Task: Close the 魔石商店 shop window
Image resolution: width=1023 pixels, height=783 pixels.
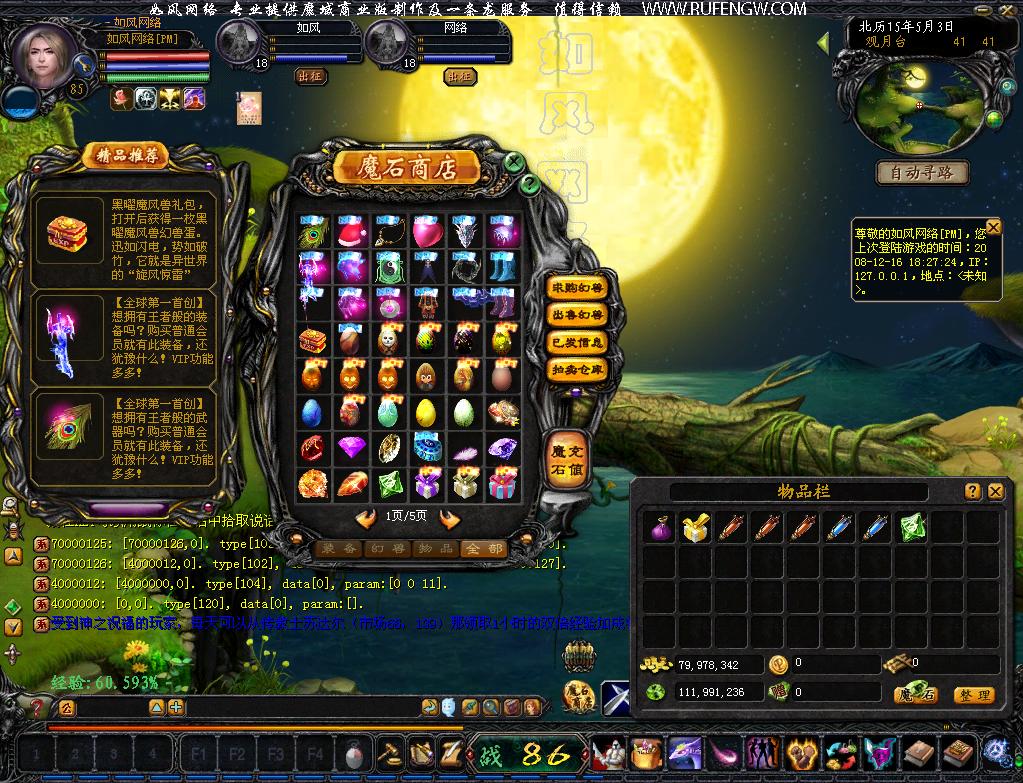Action: (514, 162)
